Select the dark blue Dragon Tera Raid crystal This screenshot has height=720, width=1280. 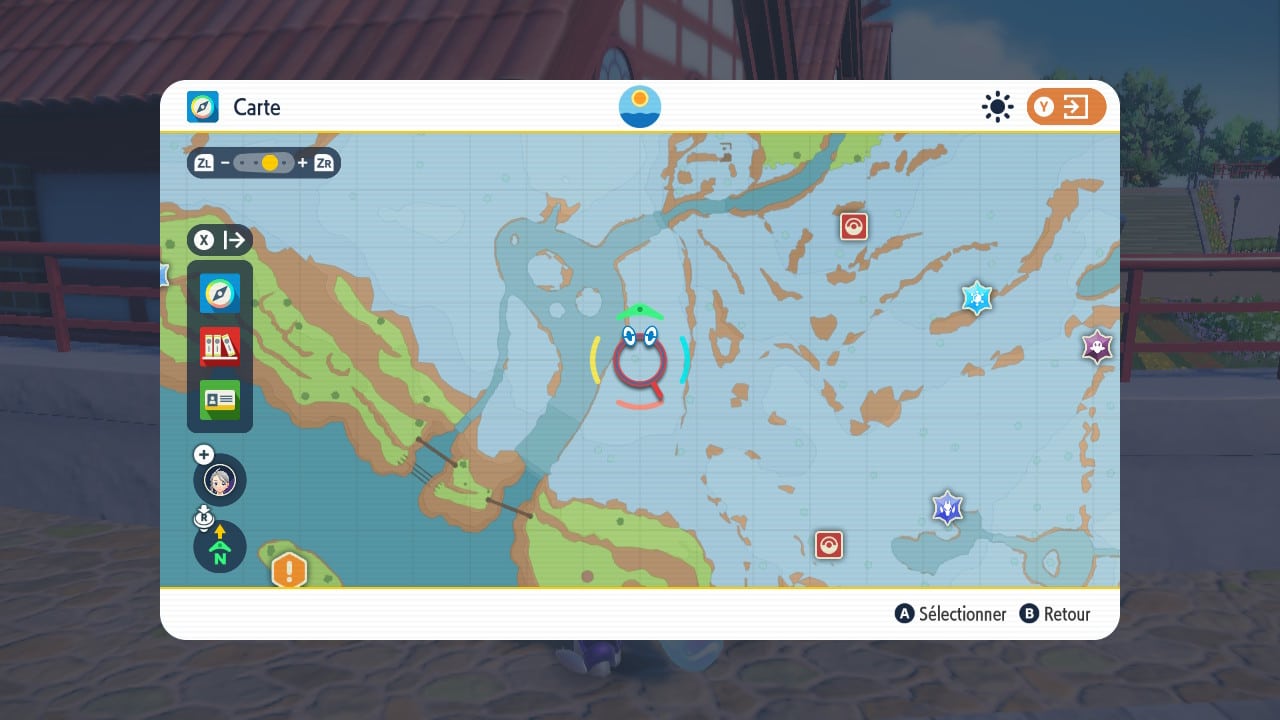coord(947,508)
